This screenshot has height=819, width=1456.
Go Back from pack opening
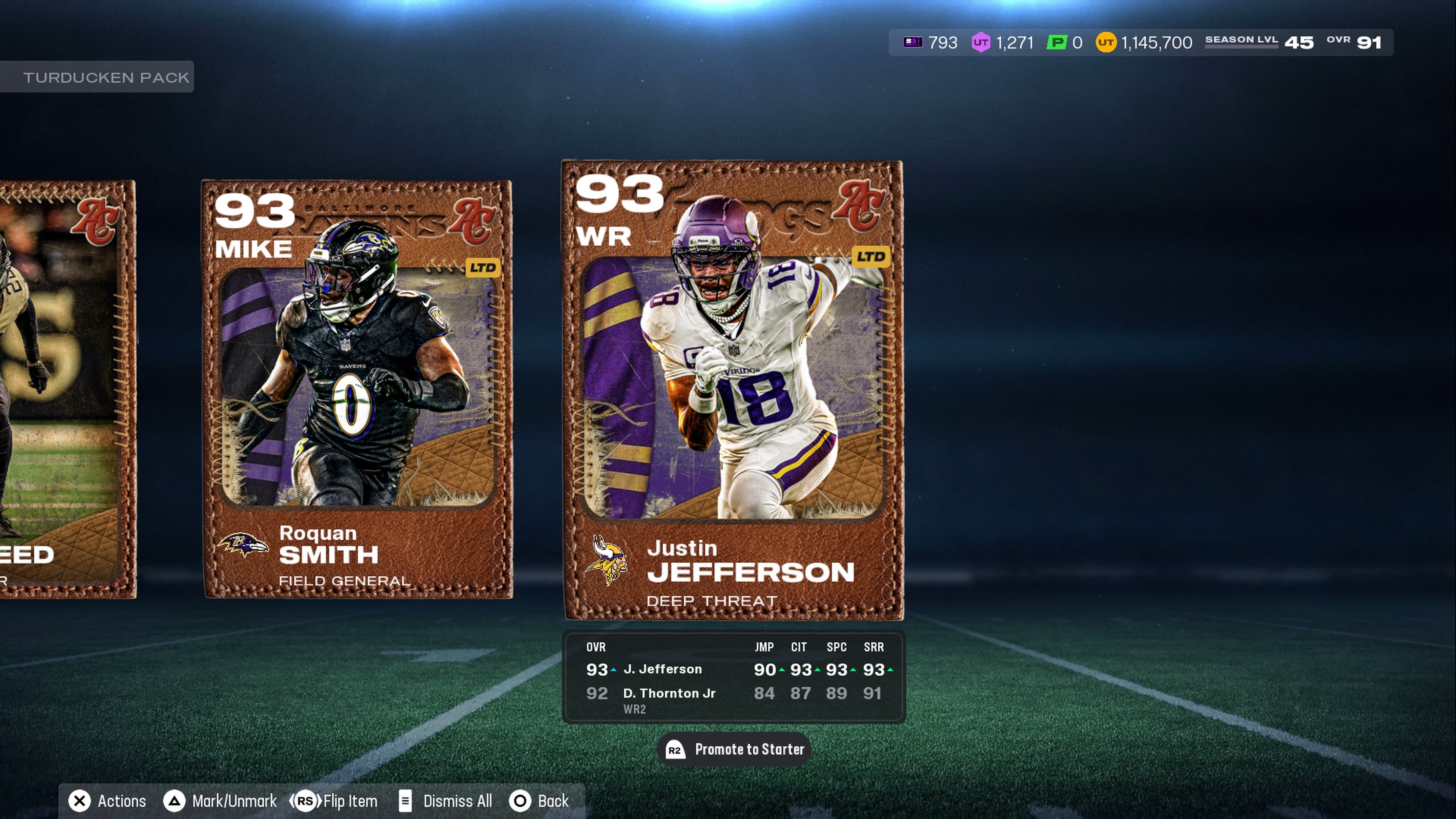point(540,801)
